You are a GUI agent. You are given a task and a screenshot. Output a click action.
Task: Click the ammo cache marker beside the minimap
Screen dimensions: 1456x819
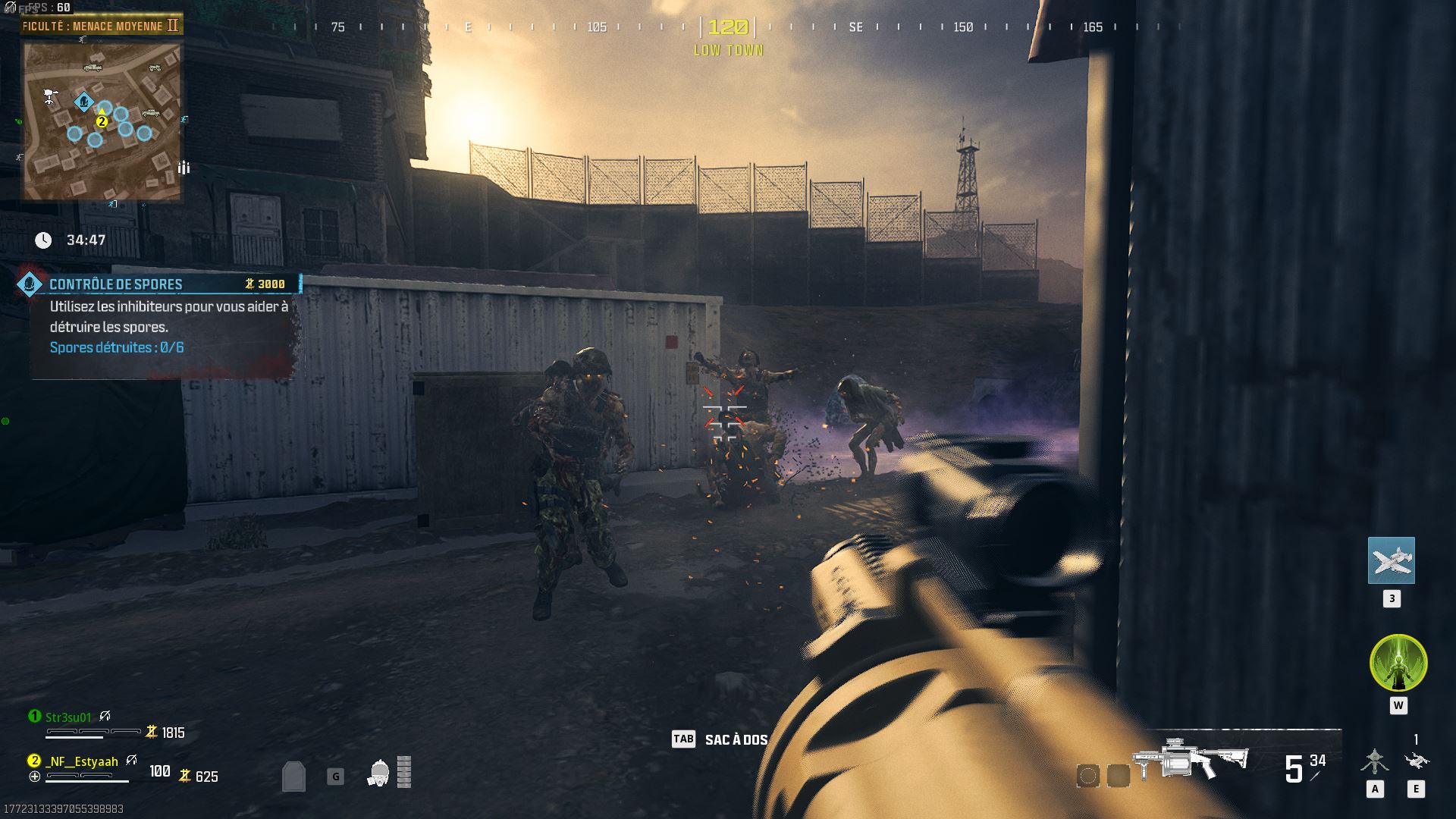tap(184, 168)
